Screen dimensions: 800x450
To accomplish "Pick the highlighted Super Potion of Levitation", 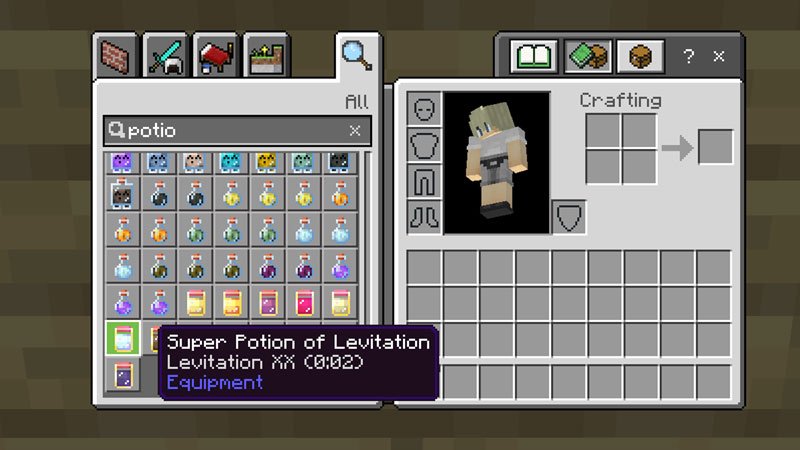I will [x=123, y=339].
